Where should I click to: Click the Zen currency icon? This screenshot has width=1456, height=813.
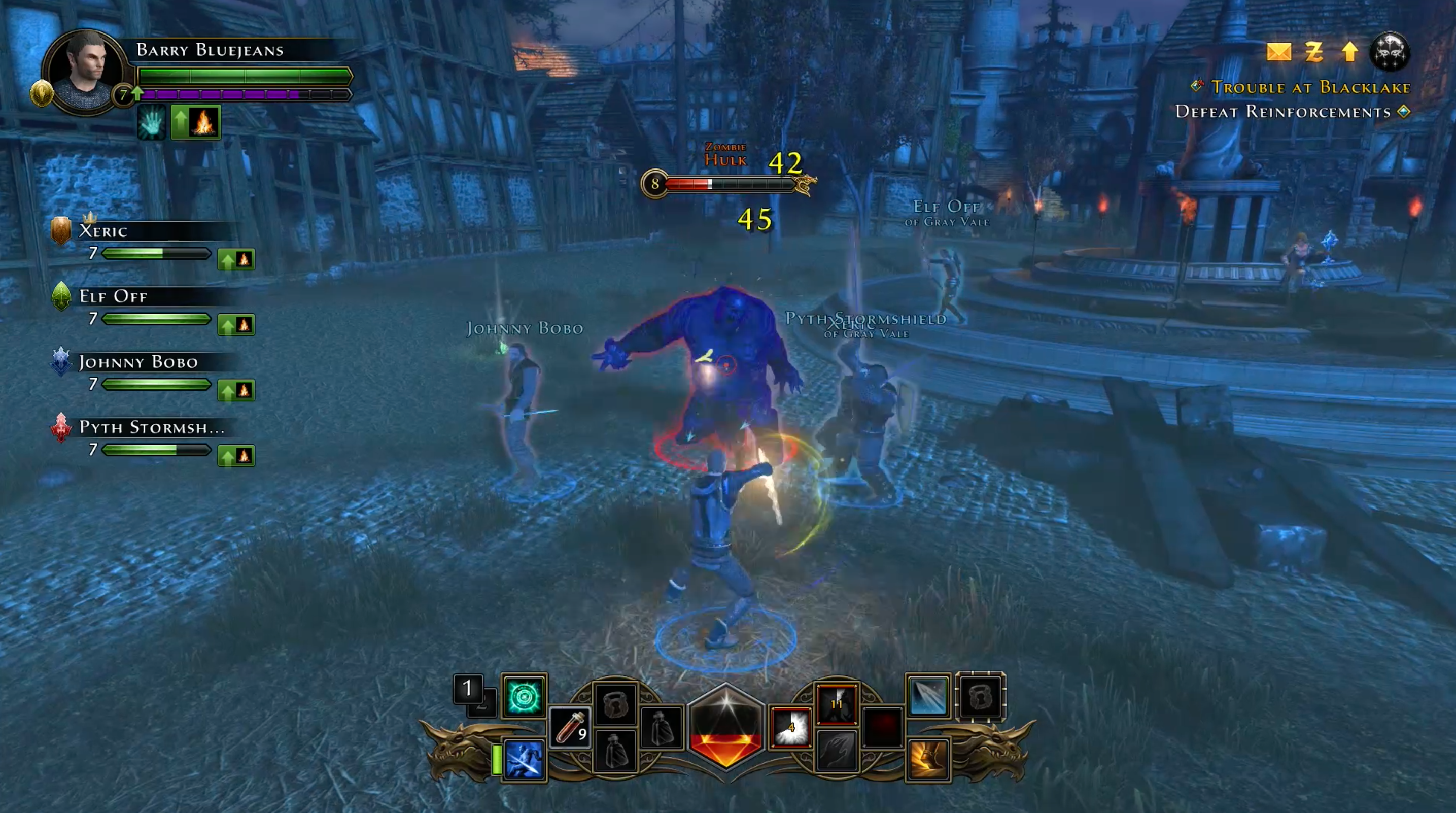pyautogui.click(x=1313, y=52)
